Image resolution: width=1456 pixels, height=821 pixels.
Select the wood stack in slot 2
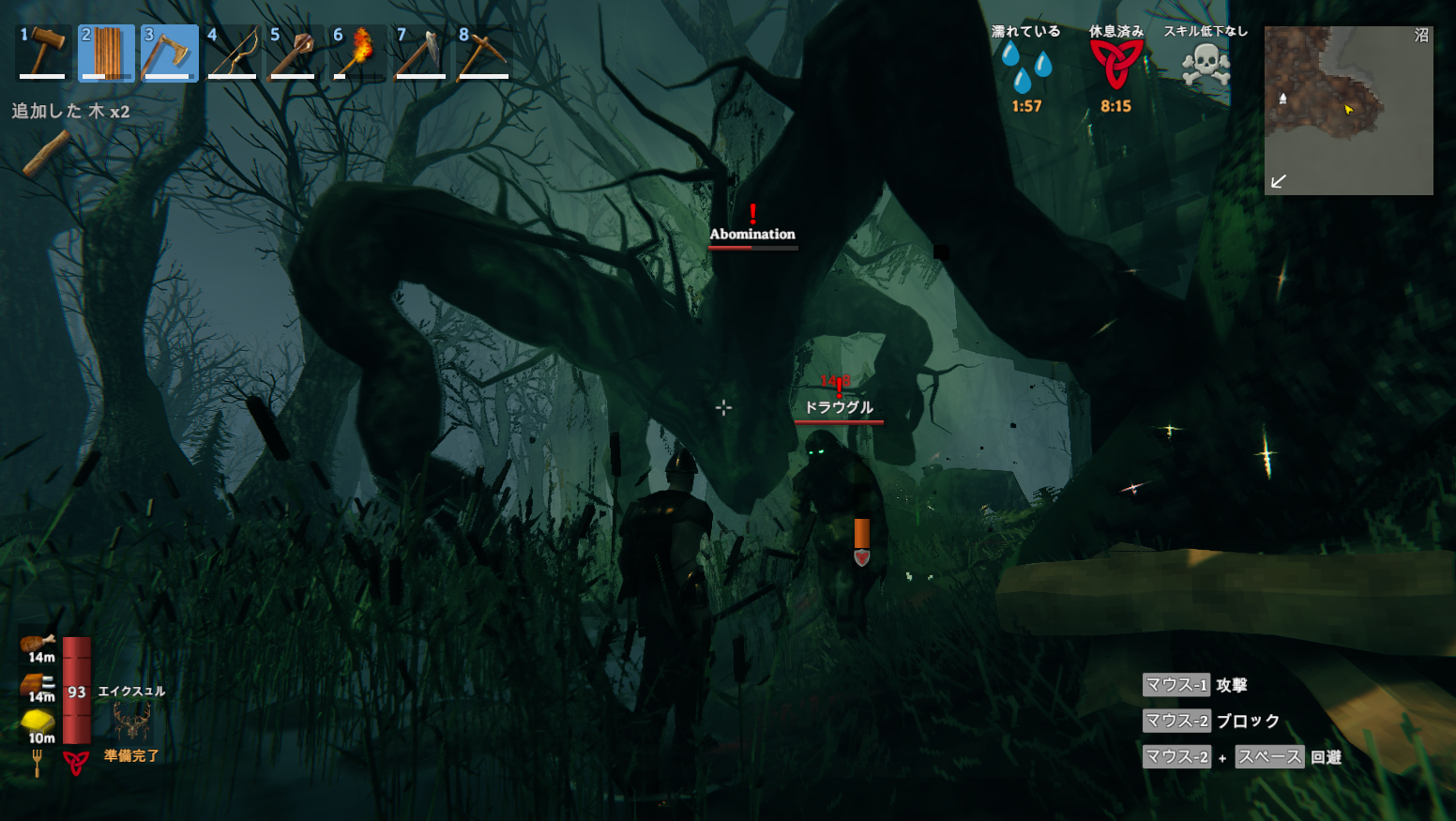106,53
